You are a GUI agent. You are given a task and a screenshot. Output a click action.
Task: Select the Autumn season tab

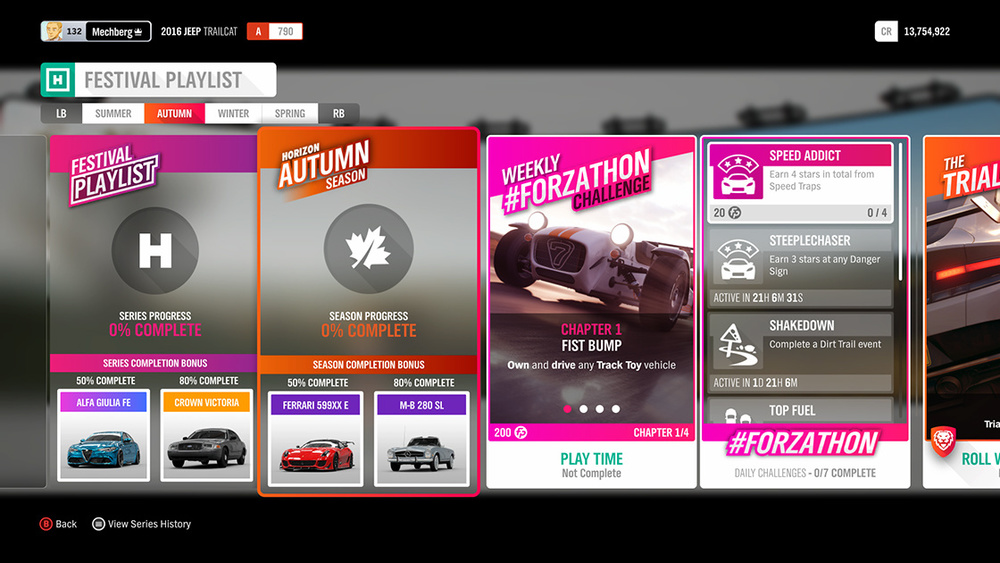pos(174,114)
